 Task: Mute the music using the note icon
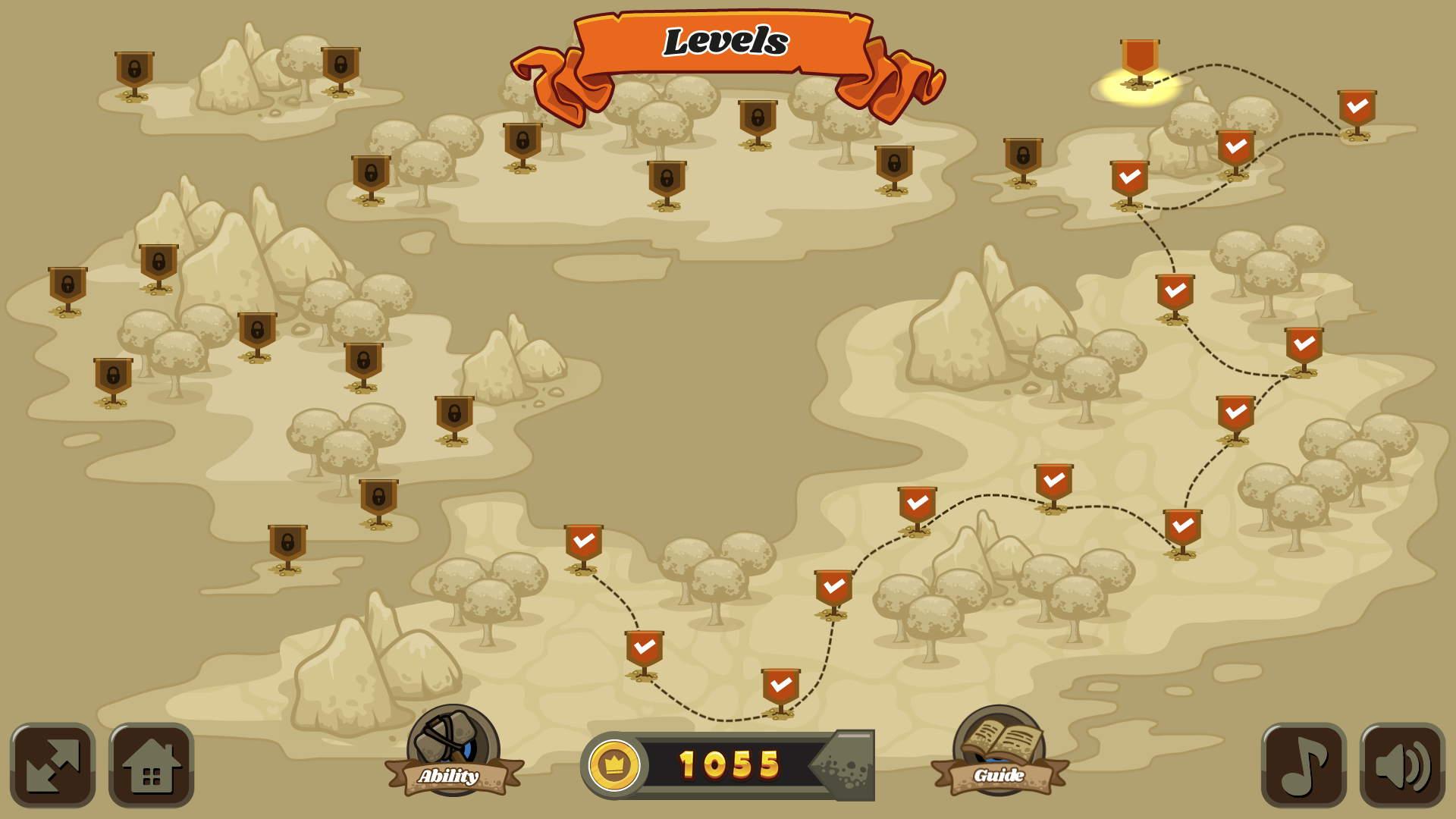click(1304, 766)
